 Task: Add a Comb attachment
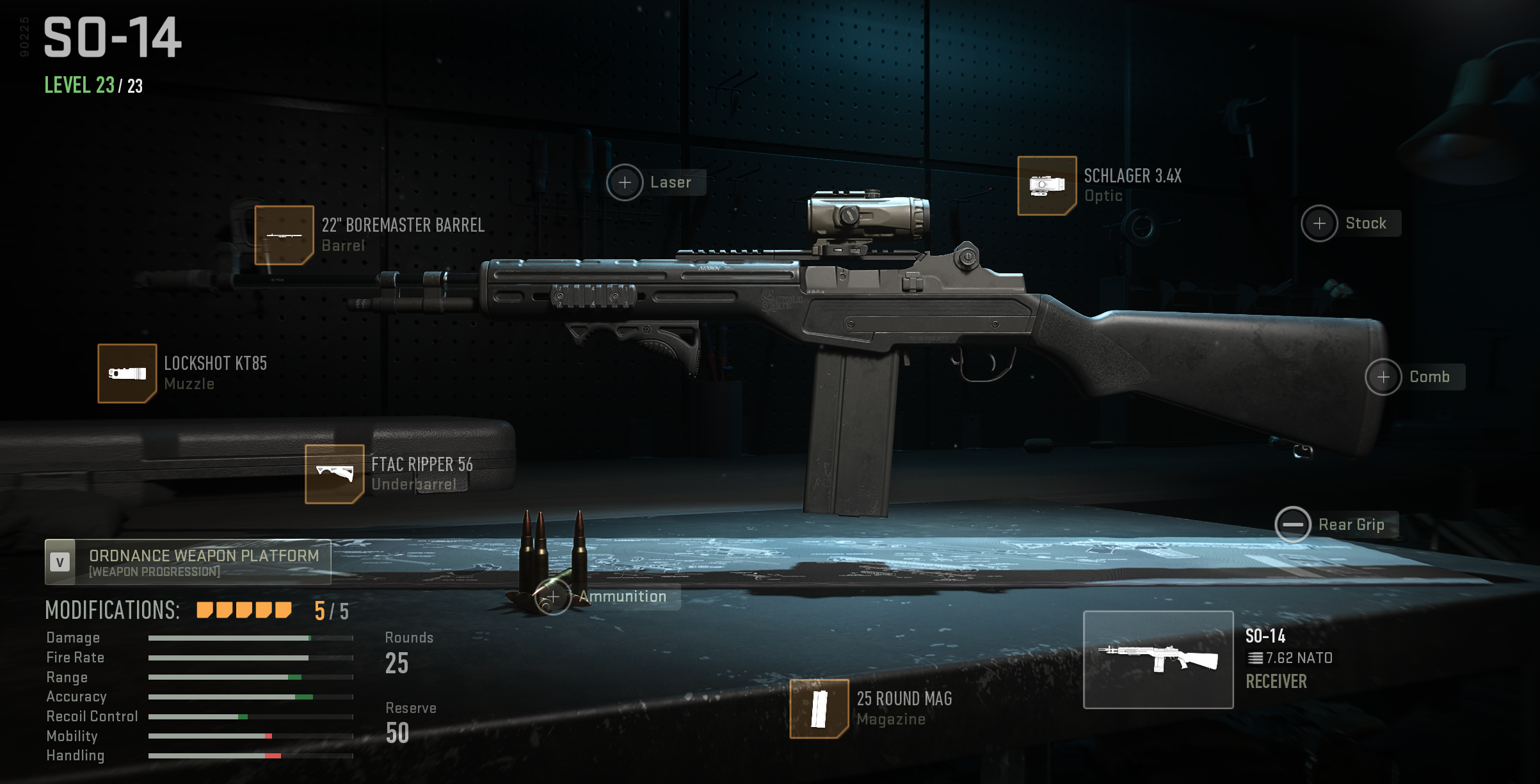coord(1383,377)
